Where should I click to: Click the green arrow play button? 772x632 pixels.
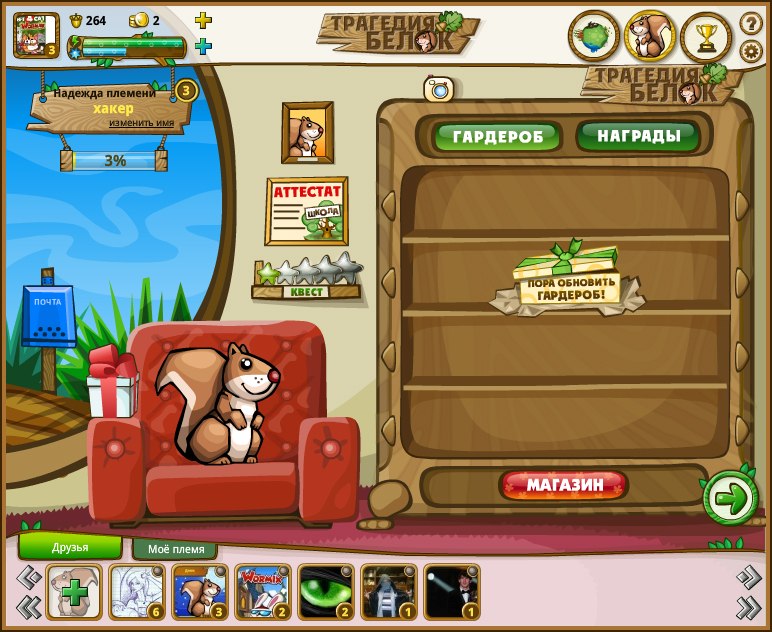coord(730,498)
